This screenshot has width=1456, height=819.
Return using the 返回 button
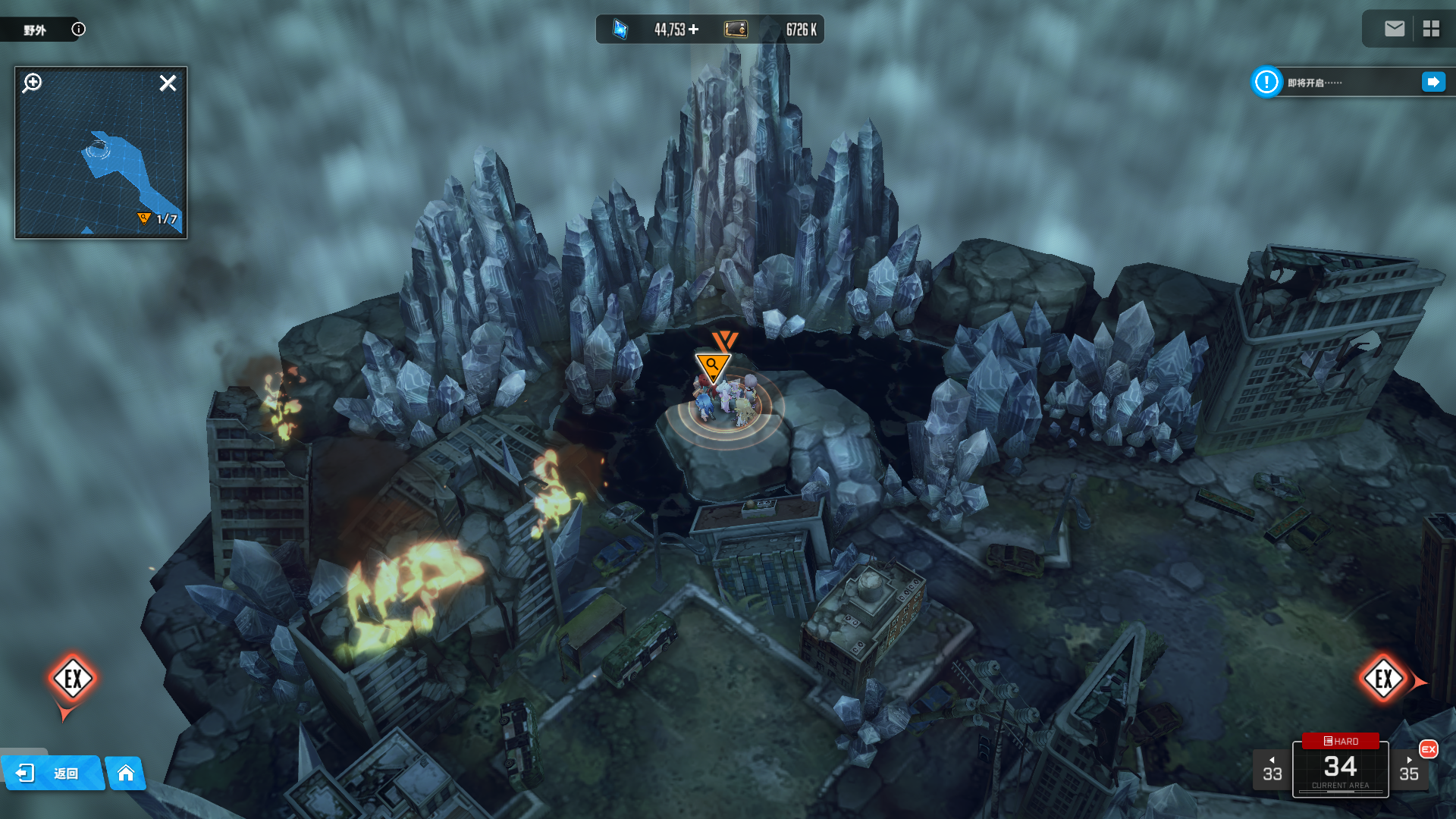coord(52,773)
